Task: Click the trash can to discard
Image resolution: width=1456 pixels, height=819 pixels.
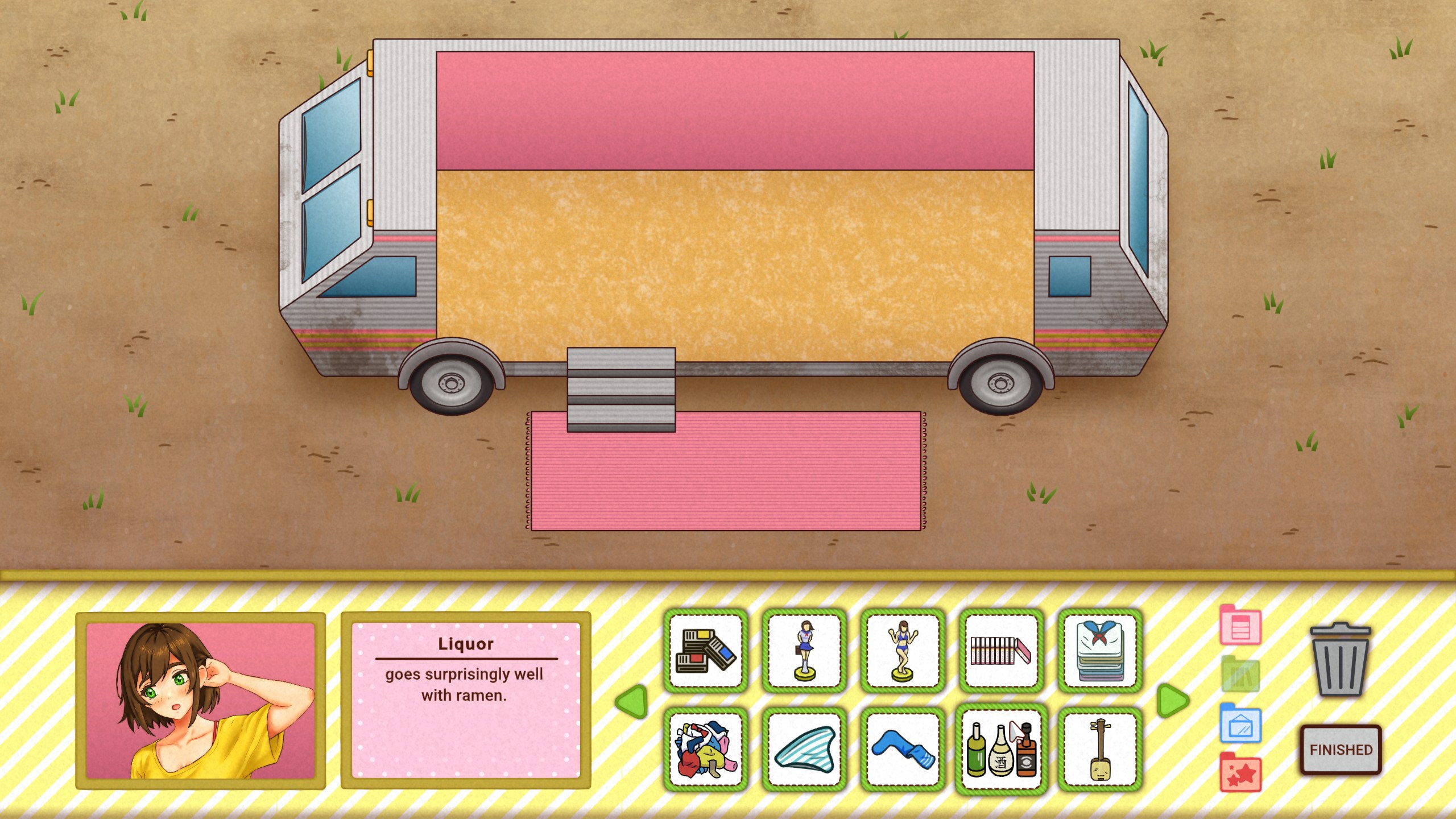Action: tap(1342, 660)
